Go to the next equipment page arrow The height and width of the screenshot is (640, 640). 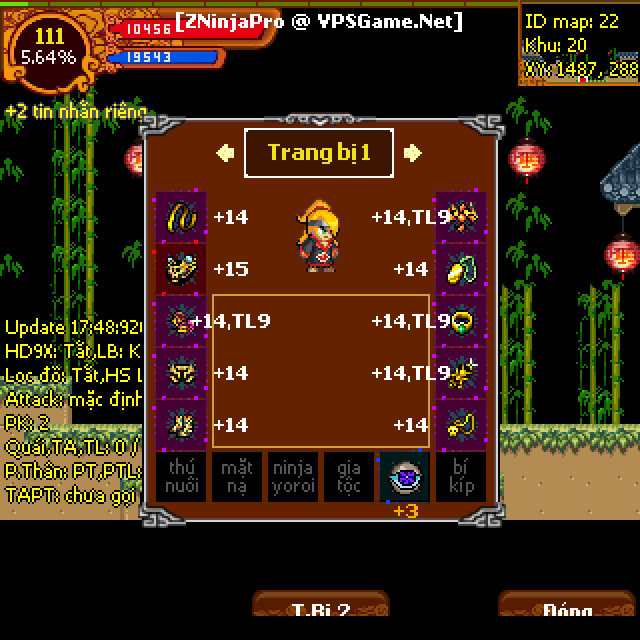412,153
